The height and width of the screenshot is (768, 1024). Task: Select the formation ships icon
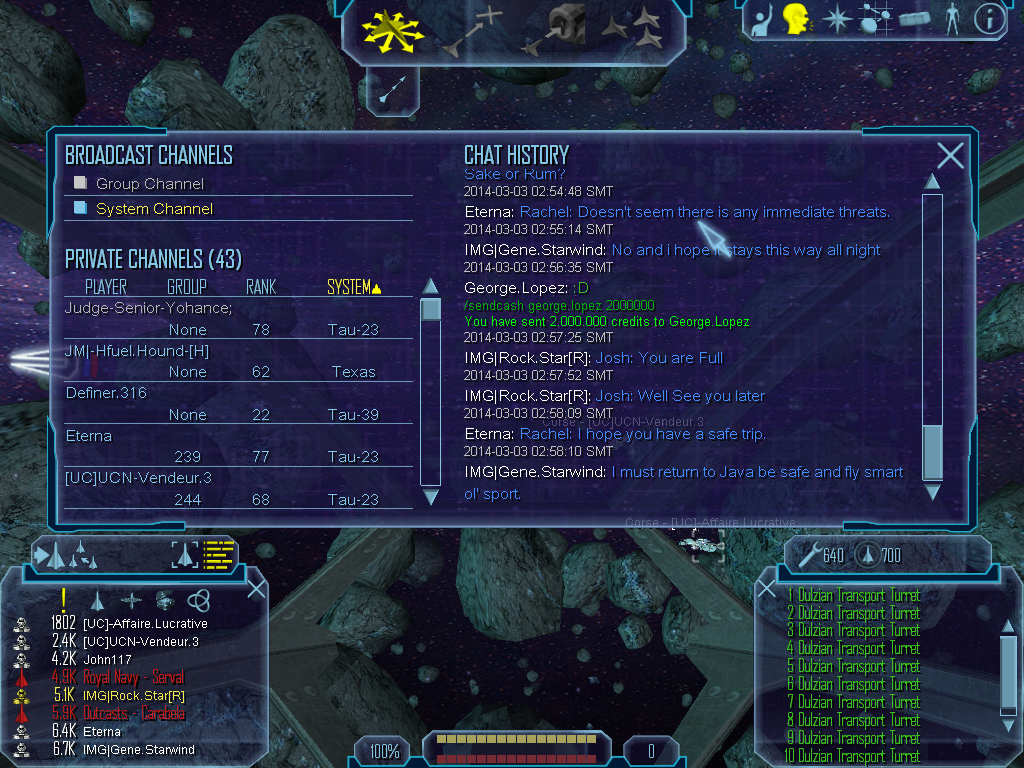pos(632,30)
